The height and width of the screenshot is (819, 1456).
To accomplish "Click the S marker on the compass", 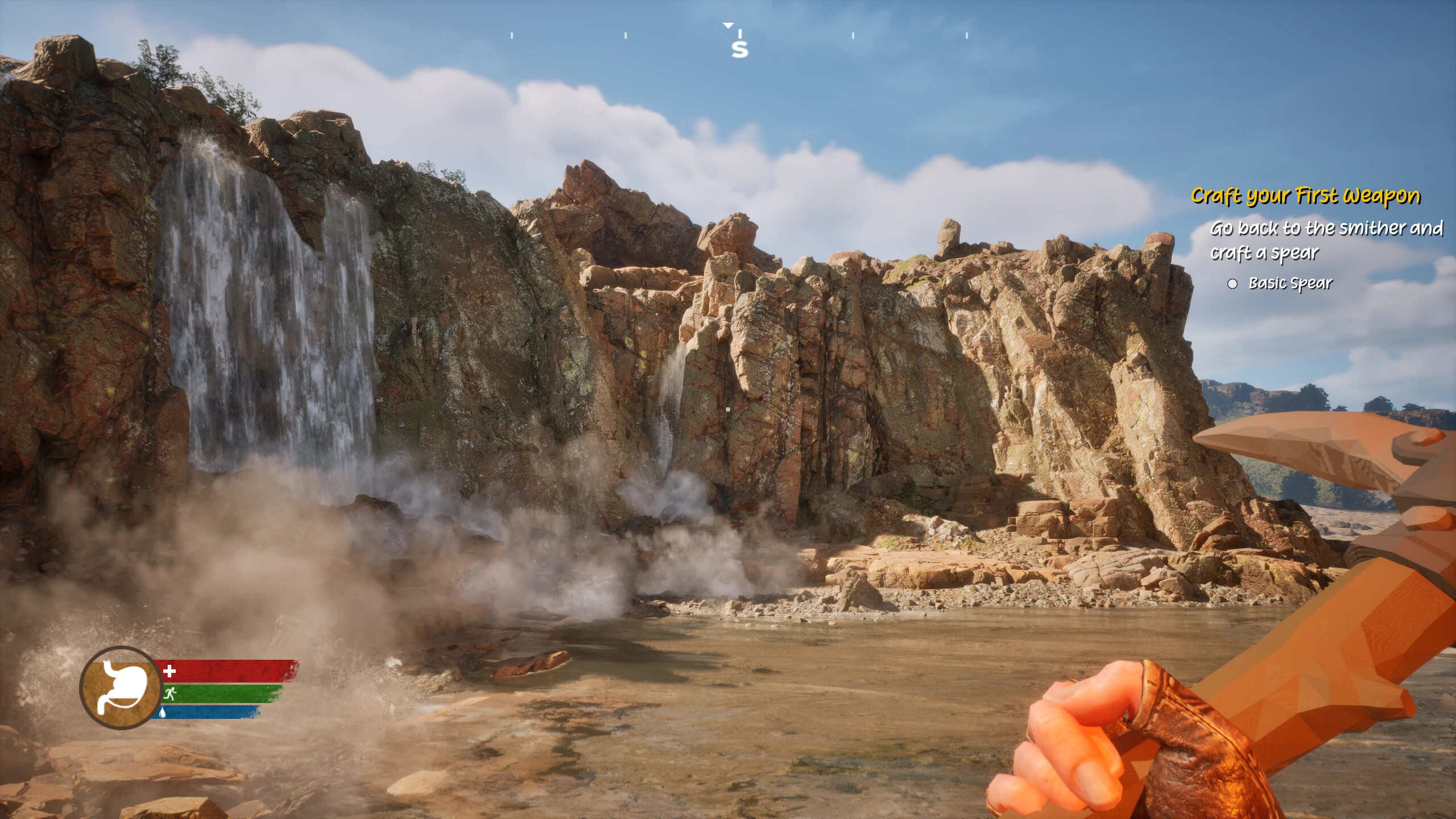I will coord(739,50).
